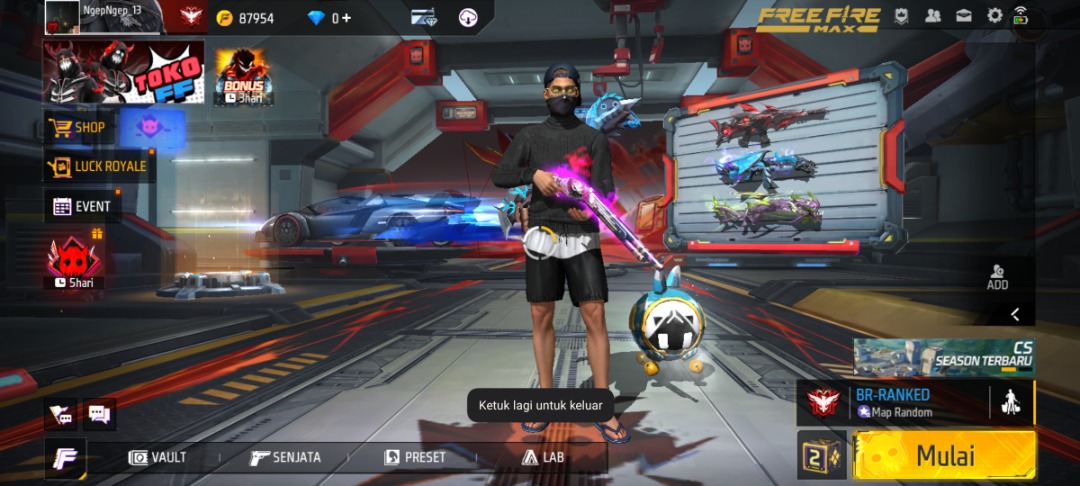Open the CS Season Terbaru banner

pos(943,357)
